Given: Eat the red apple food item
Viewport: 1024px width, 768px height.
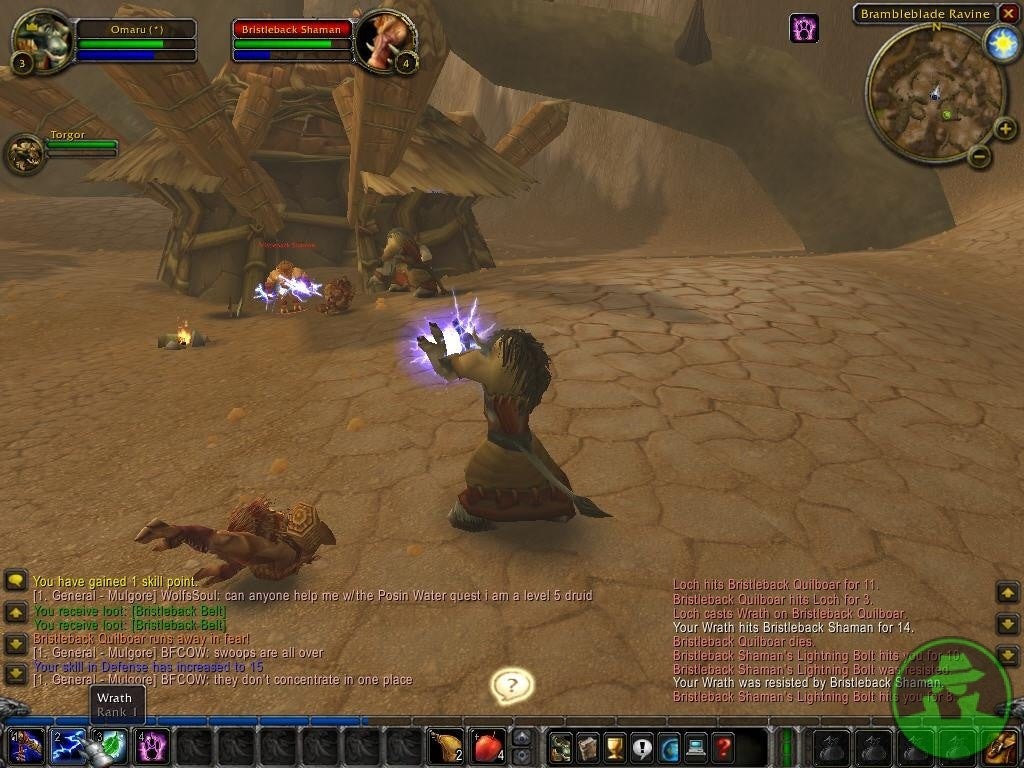Looking at the screenshot, I should coord(487,746).
